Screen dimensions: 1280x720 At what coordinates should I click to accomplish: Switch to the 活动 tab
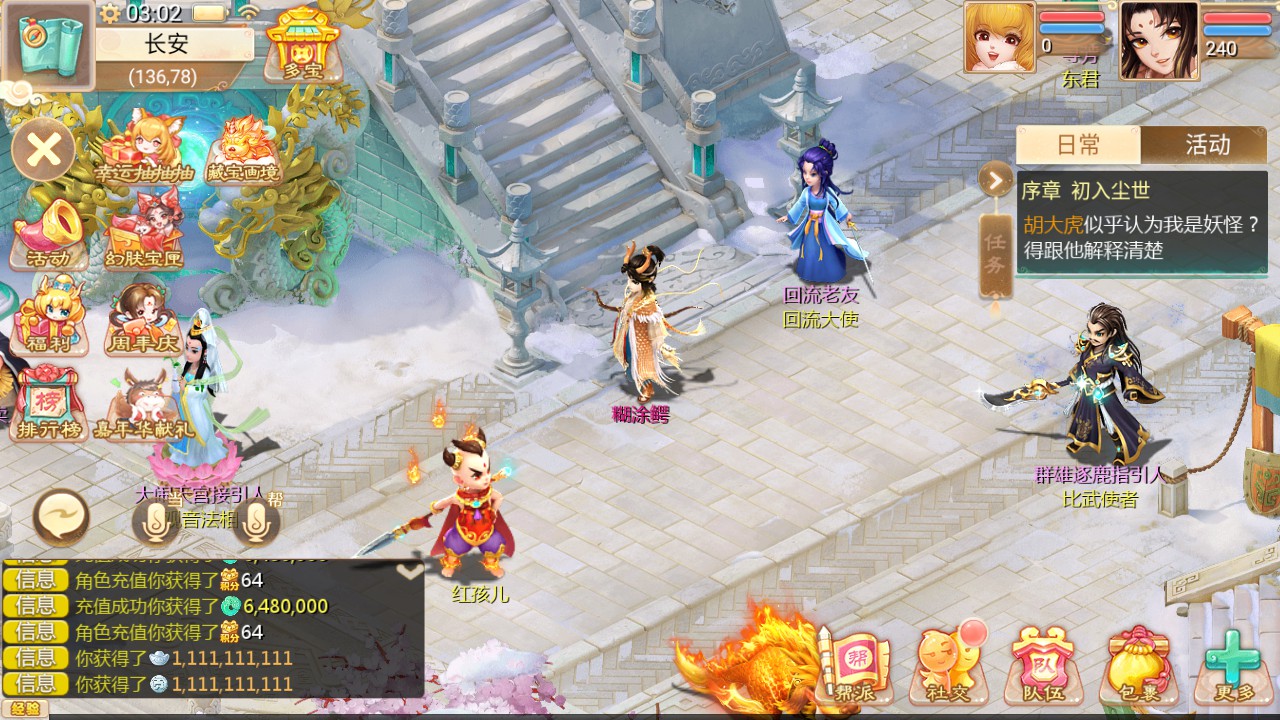tap(1206, 145)
